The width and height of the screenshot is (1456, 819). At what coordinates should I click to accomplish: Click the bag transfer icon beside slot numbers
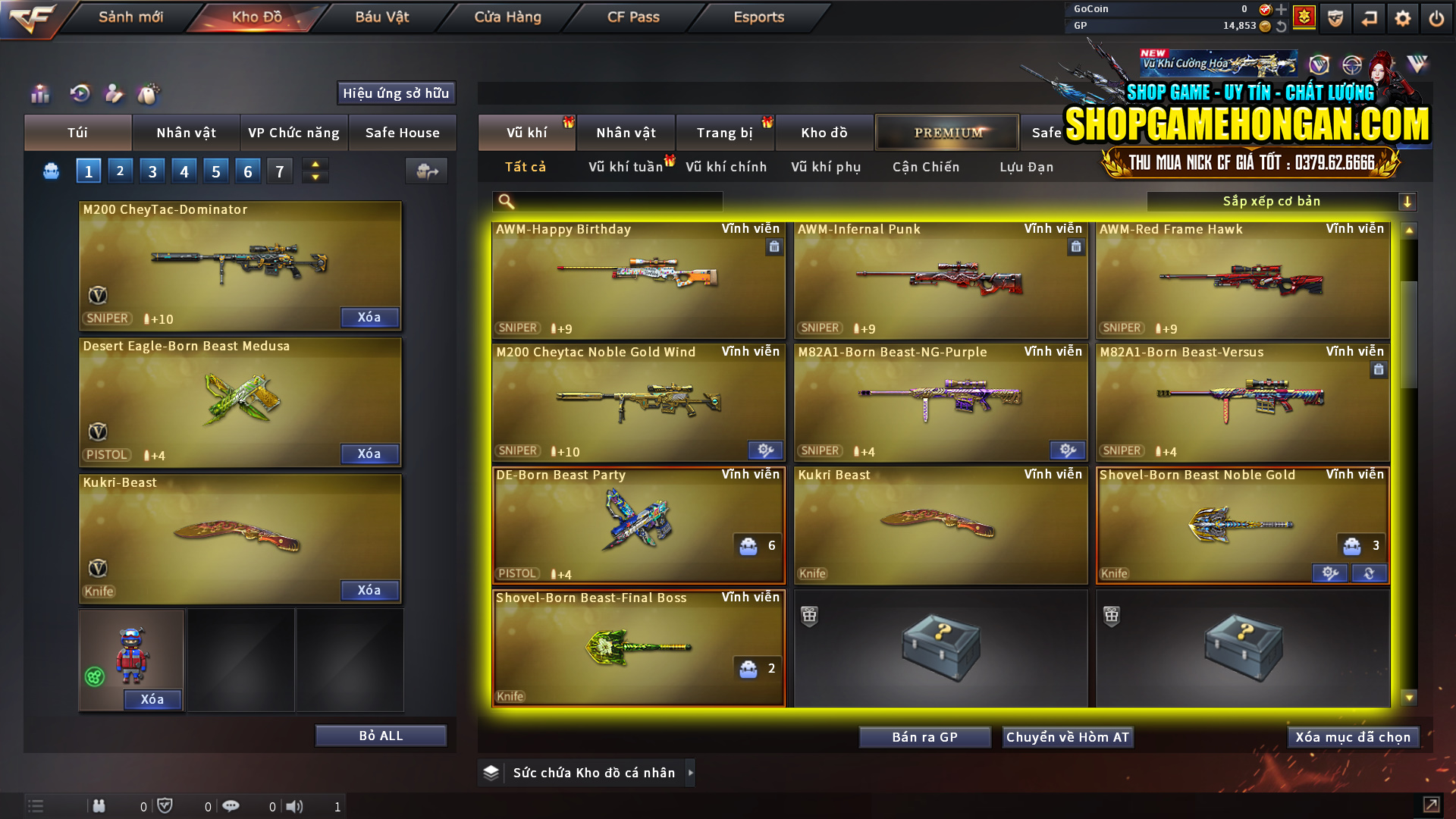(x=427, y=171)
